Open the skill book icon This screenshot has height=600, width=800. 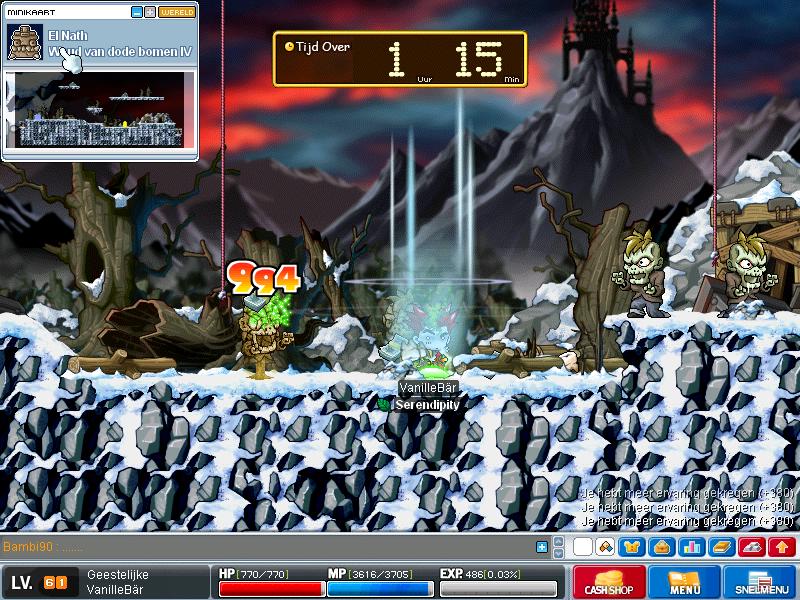(721, 547)
